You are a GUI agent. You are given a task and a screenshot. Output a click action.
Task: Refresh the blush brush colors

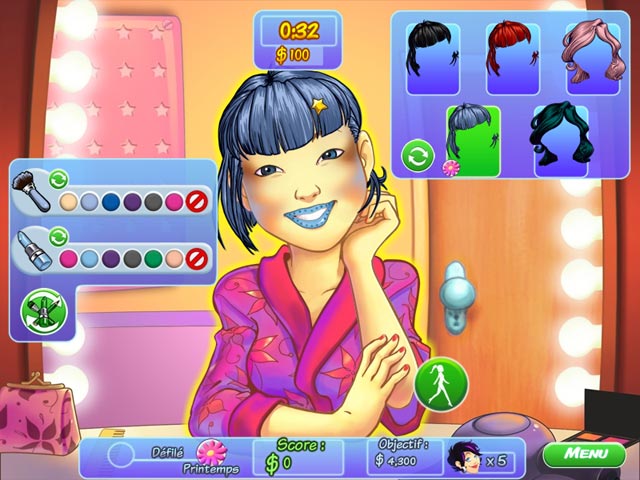click(x=58, y=179)
